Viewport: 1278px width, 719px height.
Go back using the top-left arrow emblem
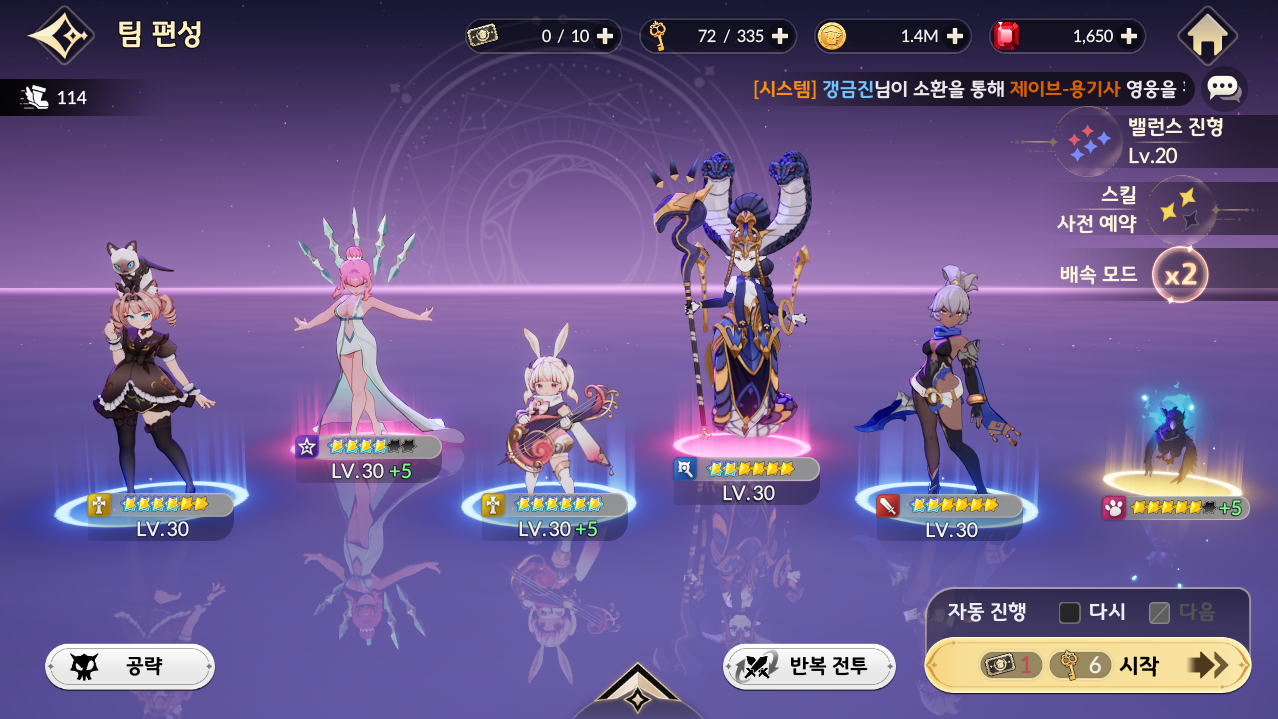point(60,35)
